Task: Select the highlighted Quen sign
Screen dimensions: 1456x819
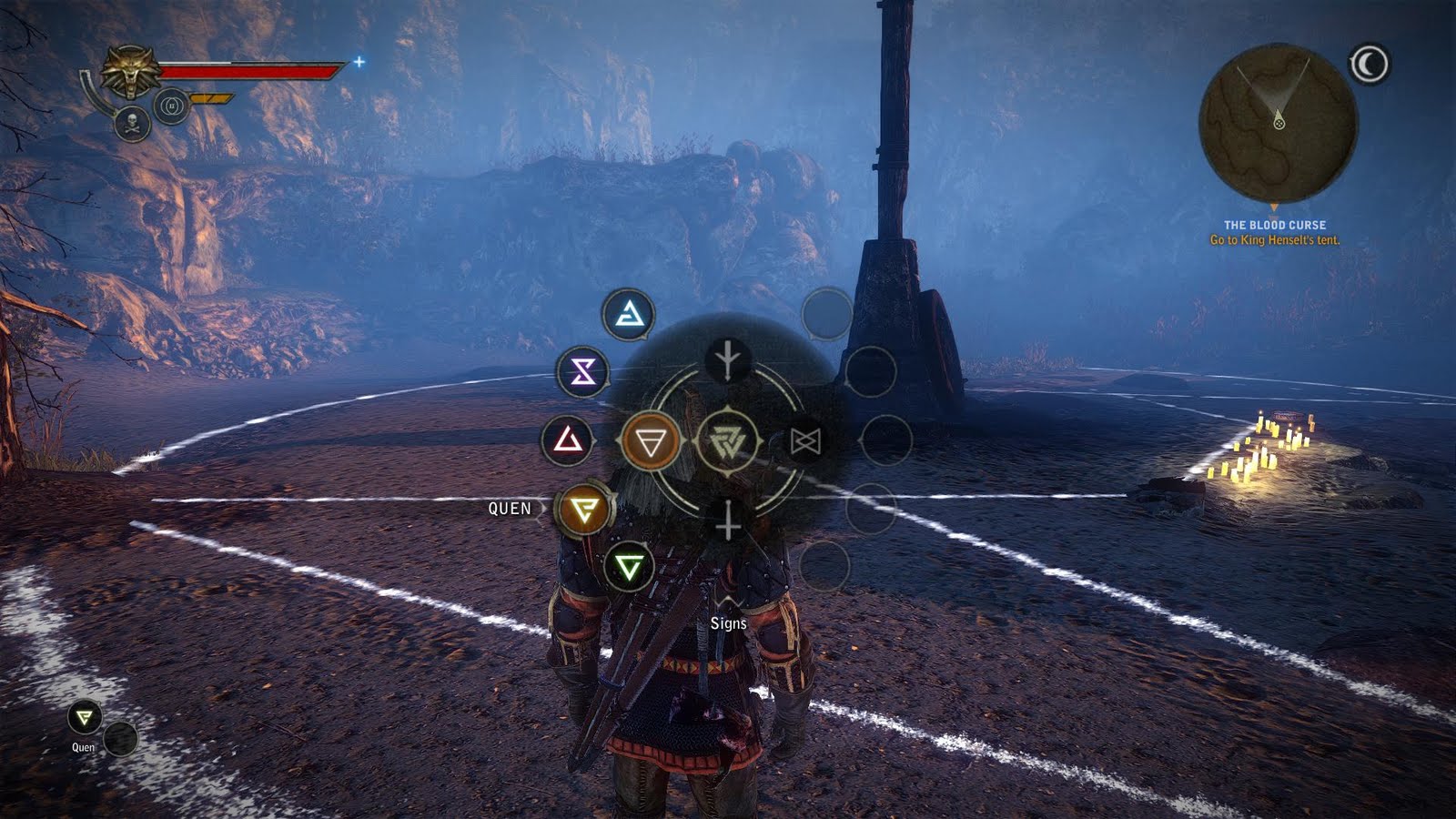Action: [583, 510]
